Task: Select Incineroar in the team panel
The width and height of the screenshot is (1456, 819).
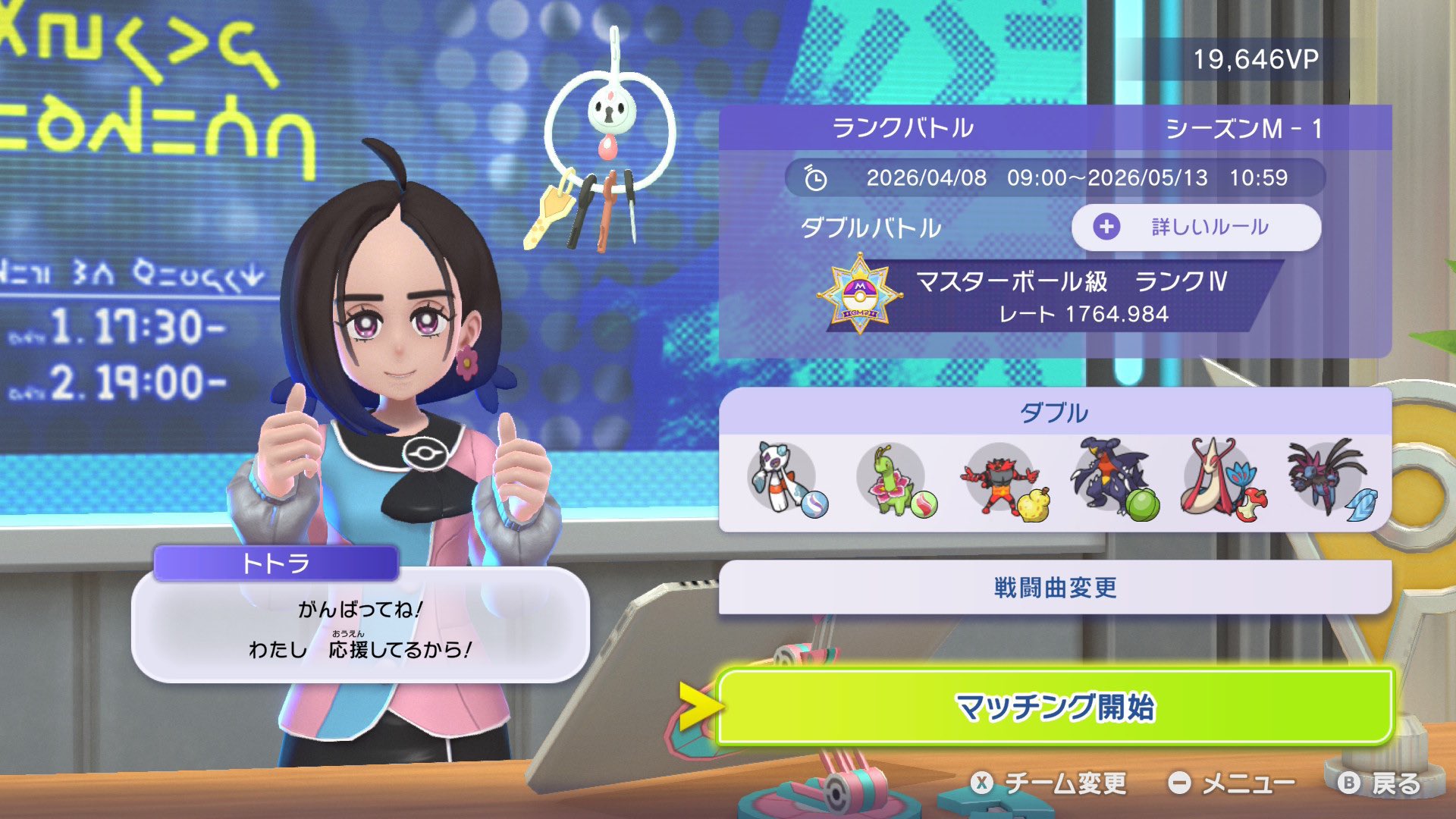Action: [1001, 479]
